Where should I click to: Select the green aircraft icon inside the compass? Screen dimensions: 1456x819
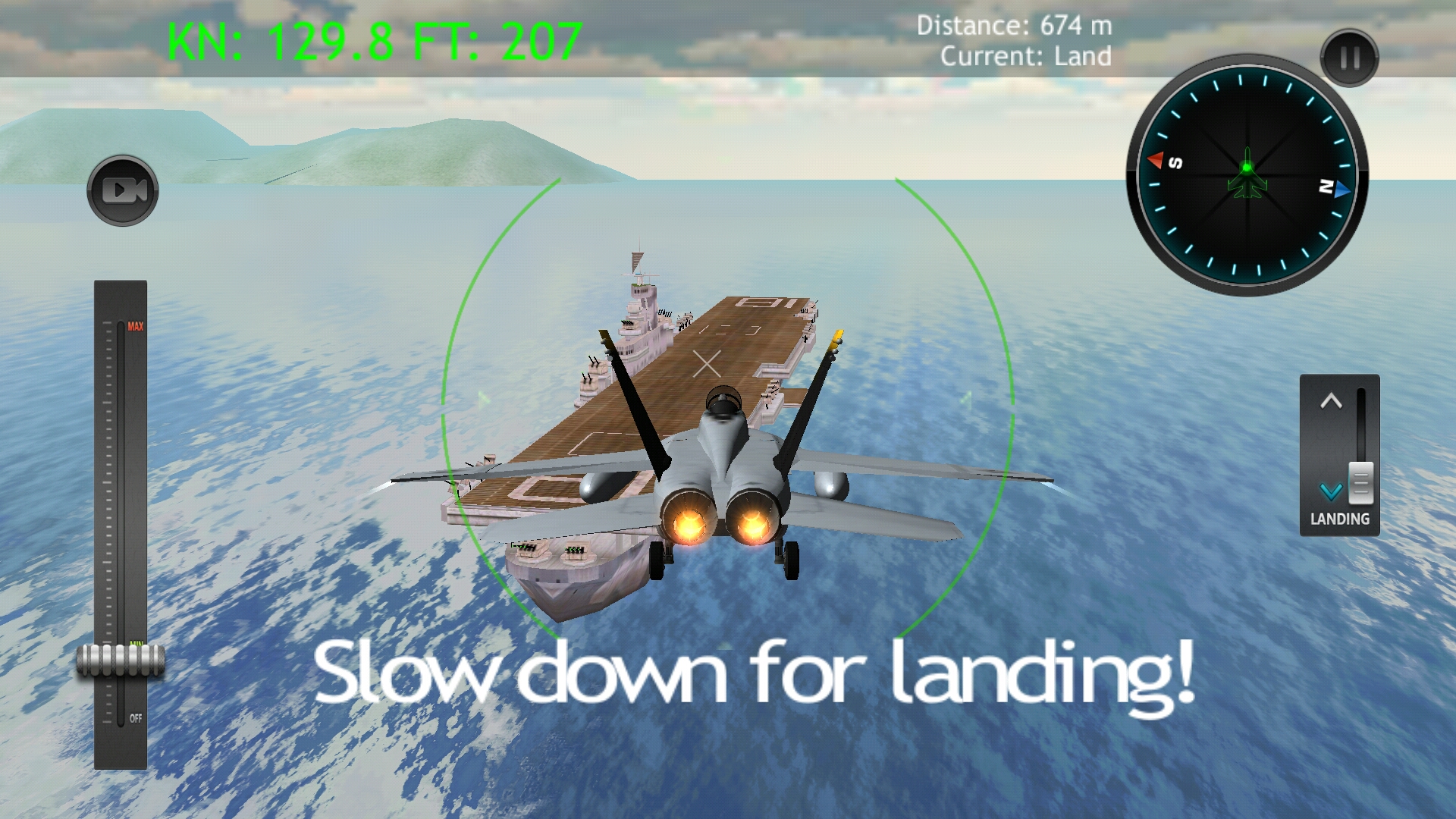pos(1247,176)
